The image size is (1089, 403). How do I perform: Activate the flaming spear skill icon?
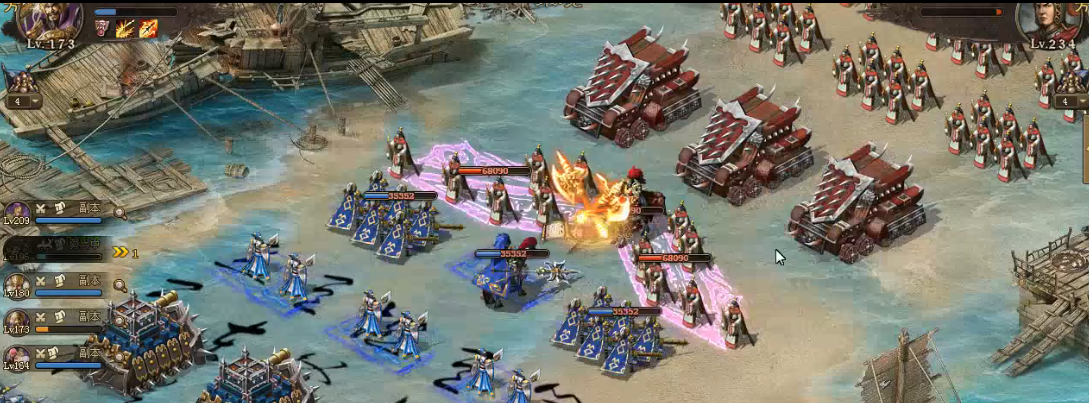coord(126,28)
